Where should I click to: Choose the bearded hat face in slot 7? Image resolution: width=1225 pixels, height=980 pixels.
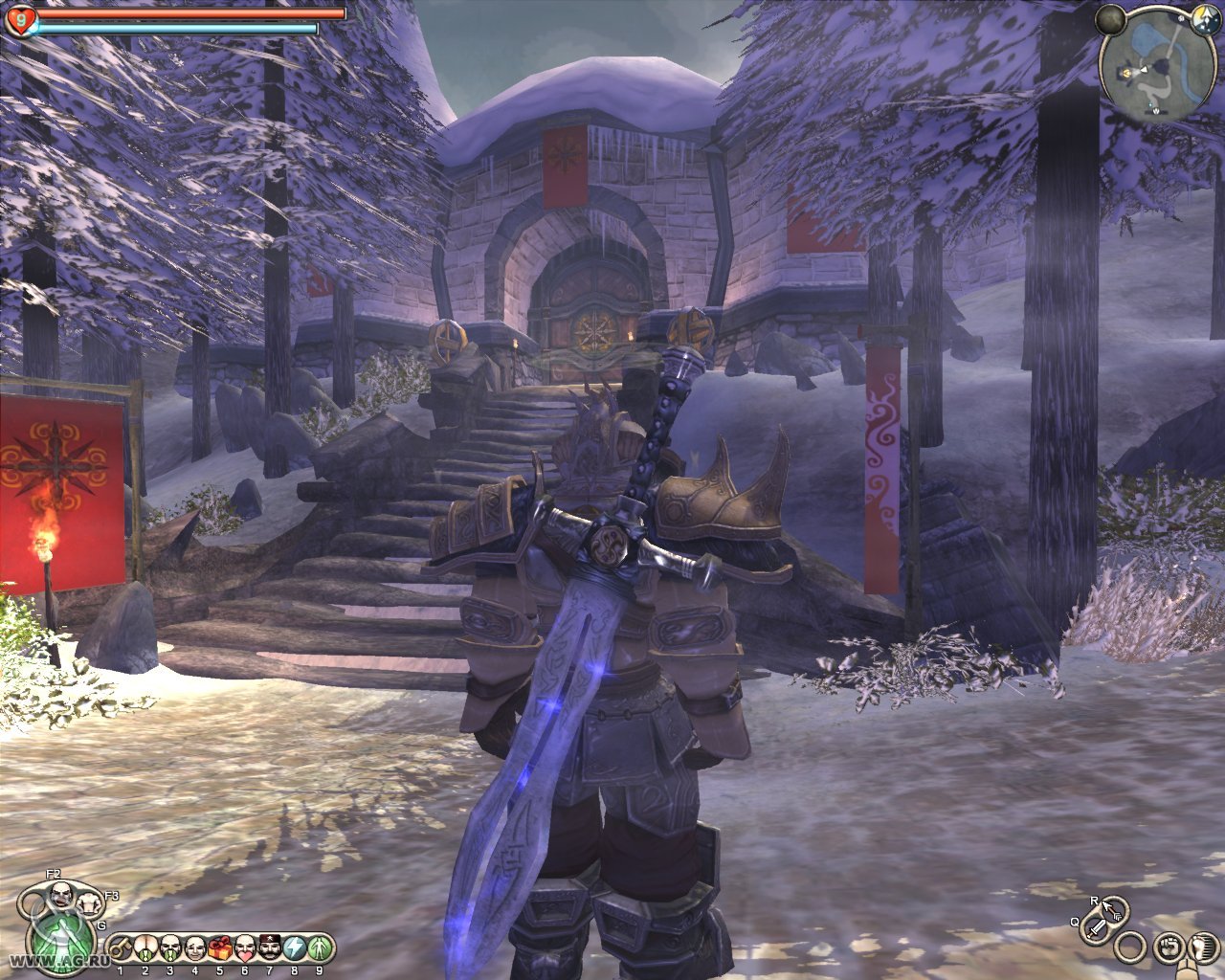click(x=270, y=948)
